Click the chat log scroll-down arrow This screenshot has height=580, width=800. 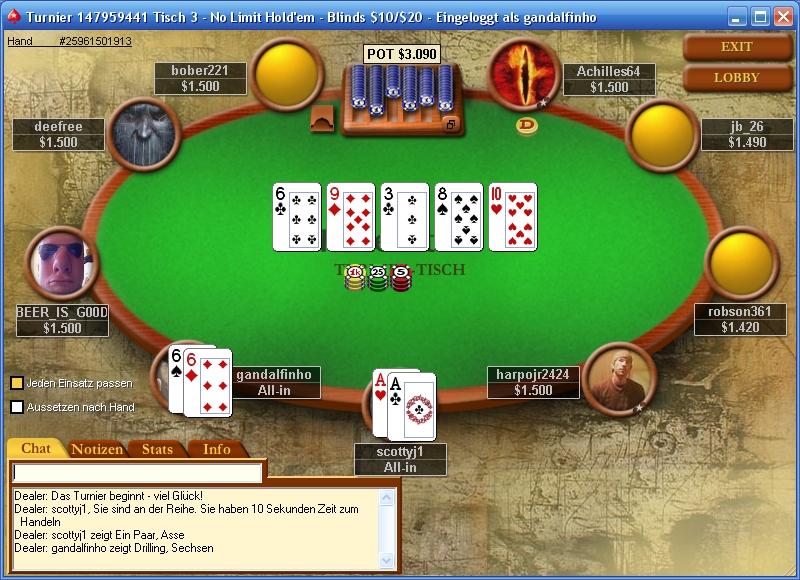tap(387, 562)
